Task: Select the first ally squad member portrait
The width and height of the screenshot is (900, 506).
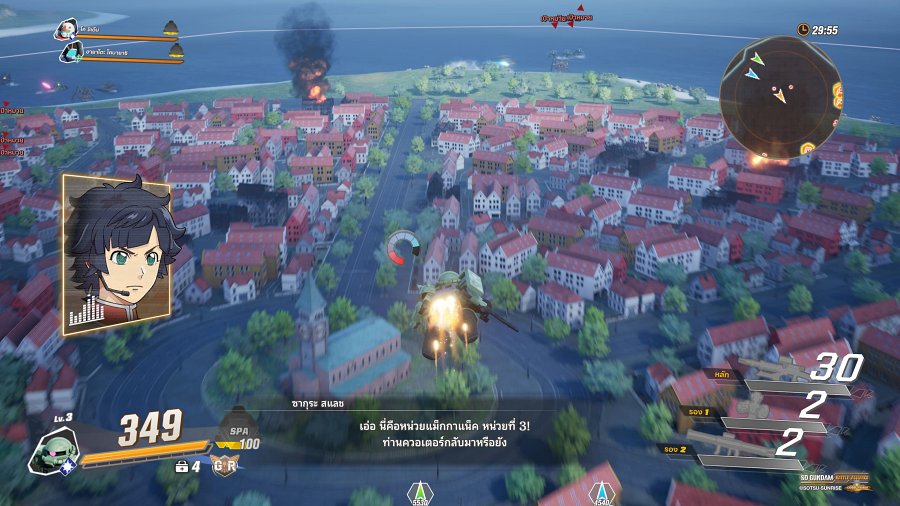Action: [67, 29]
